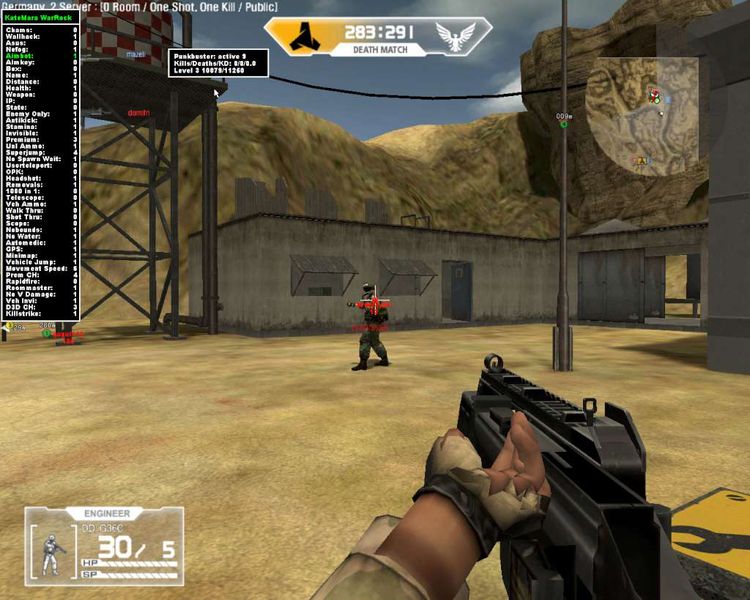Select the Superjump menu row
750x600 pixels.
pyautogui.click(x=25, y=155)
